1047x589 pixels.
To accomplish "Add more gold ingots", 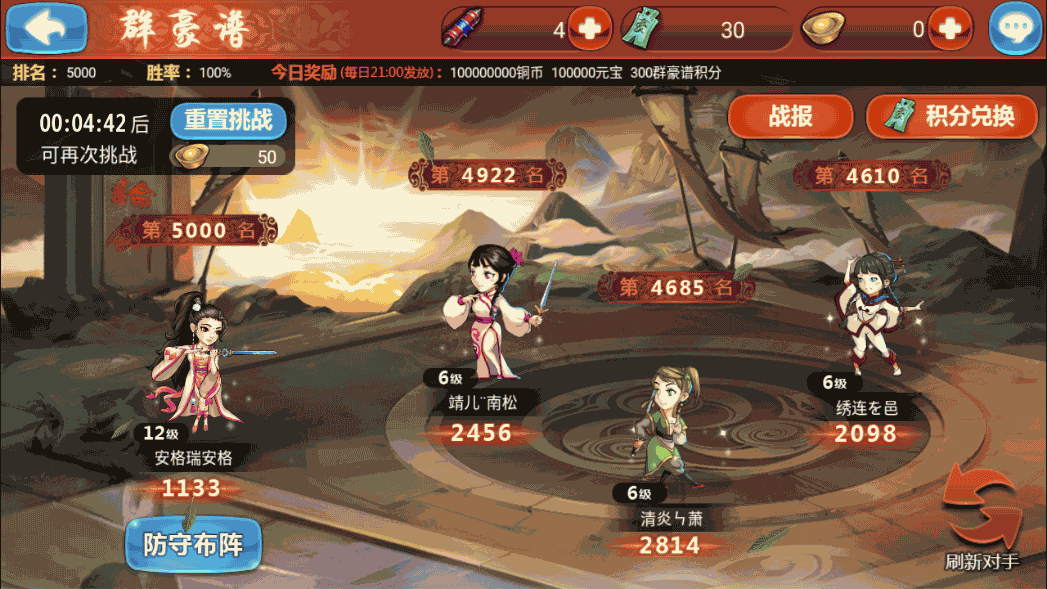I will [949, 29].
